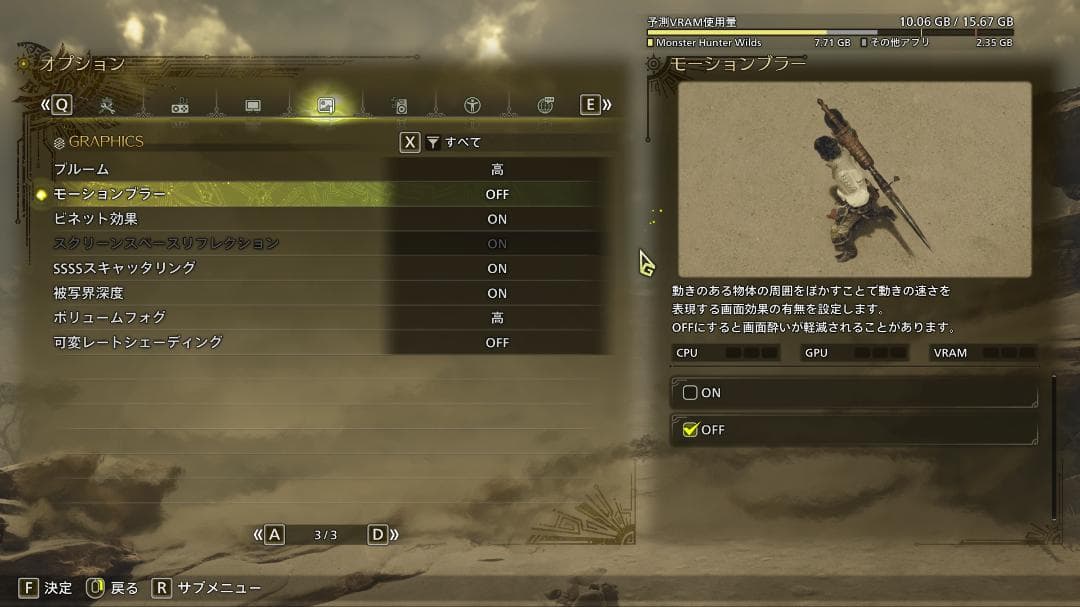The image size is (1080, 607).
Task: Select the SSSSスキャッタリング setting row
Action: (330, 268)
